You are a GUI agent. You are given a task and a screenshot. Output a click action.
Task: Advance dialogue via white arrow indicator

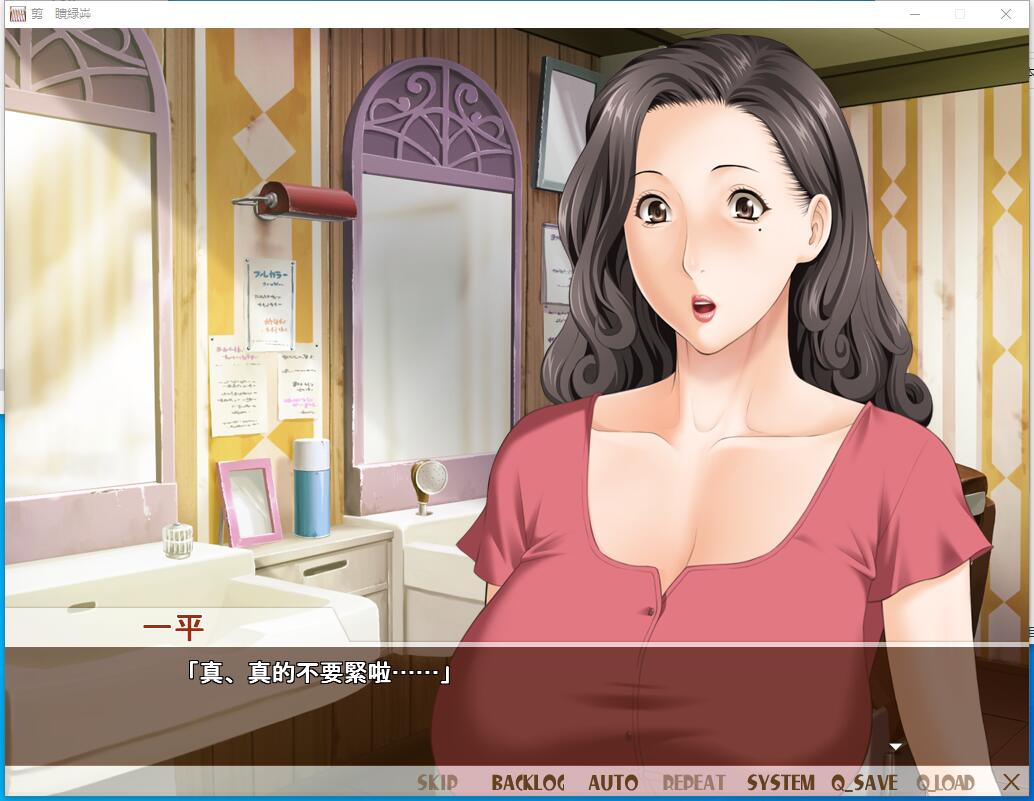896,746
